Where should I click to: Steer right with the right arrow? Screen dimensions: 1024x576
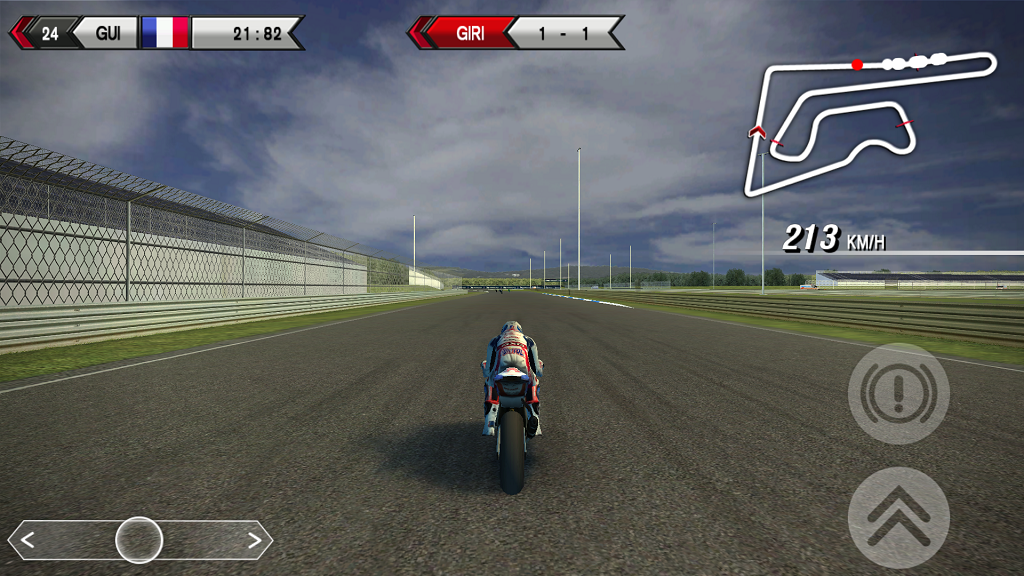click(254, 541)
